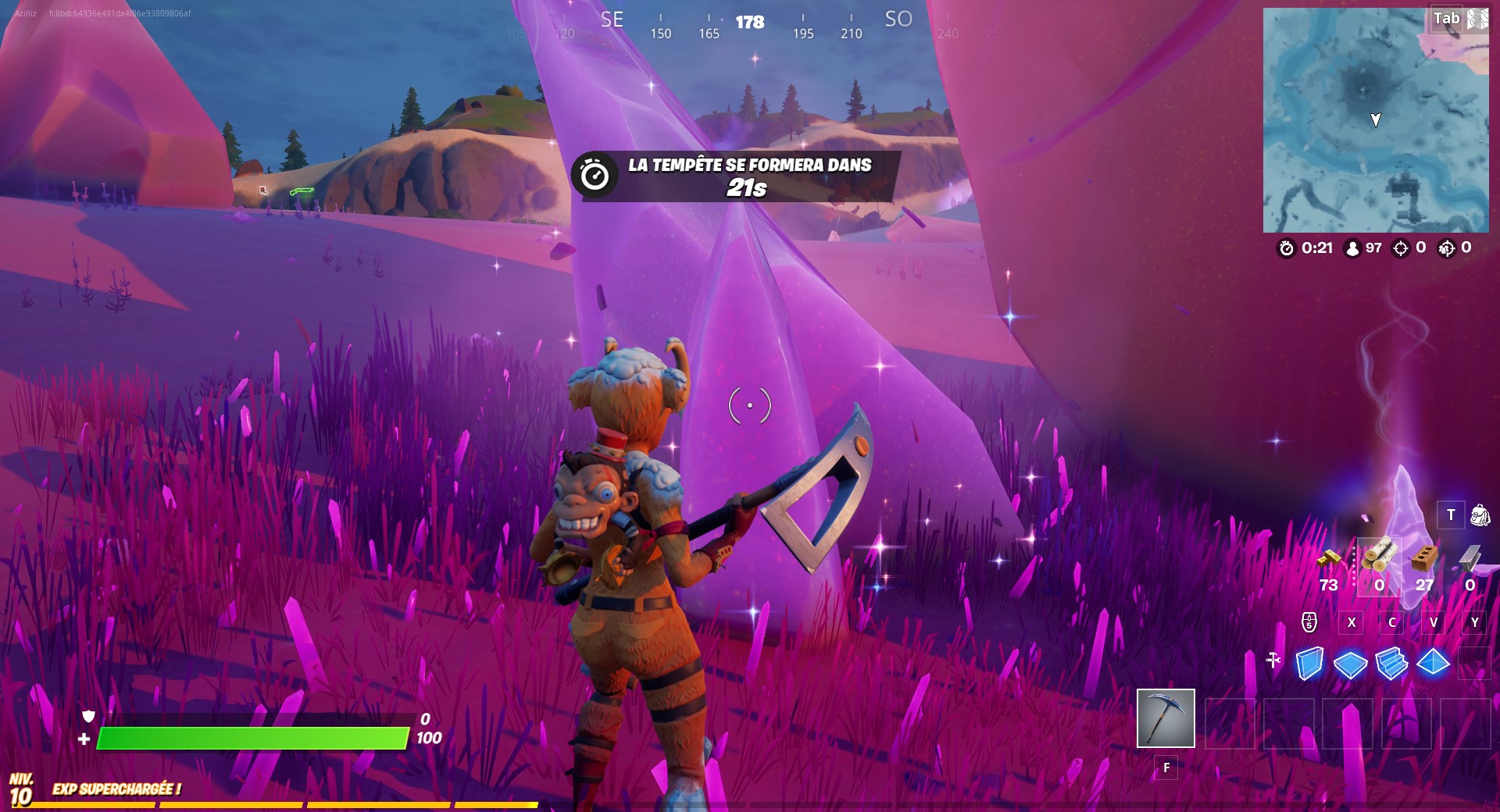Click the Tab map key indicator

(1448, 17)
